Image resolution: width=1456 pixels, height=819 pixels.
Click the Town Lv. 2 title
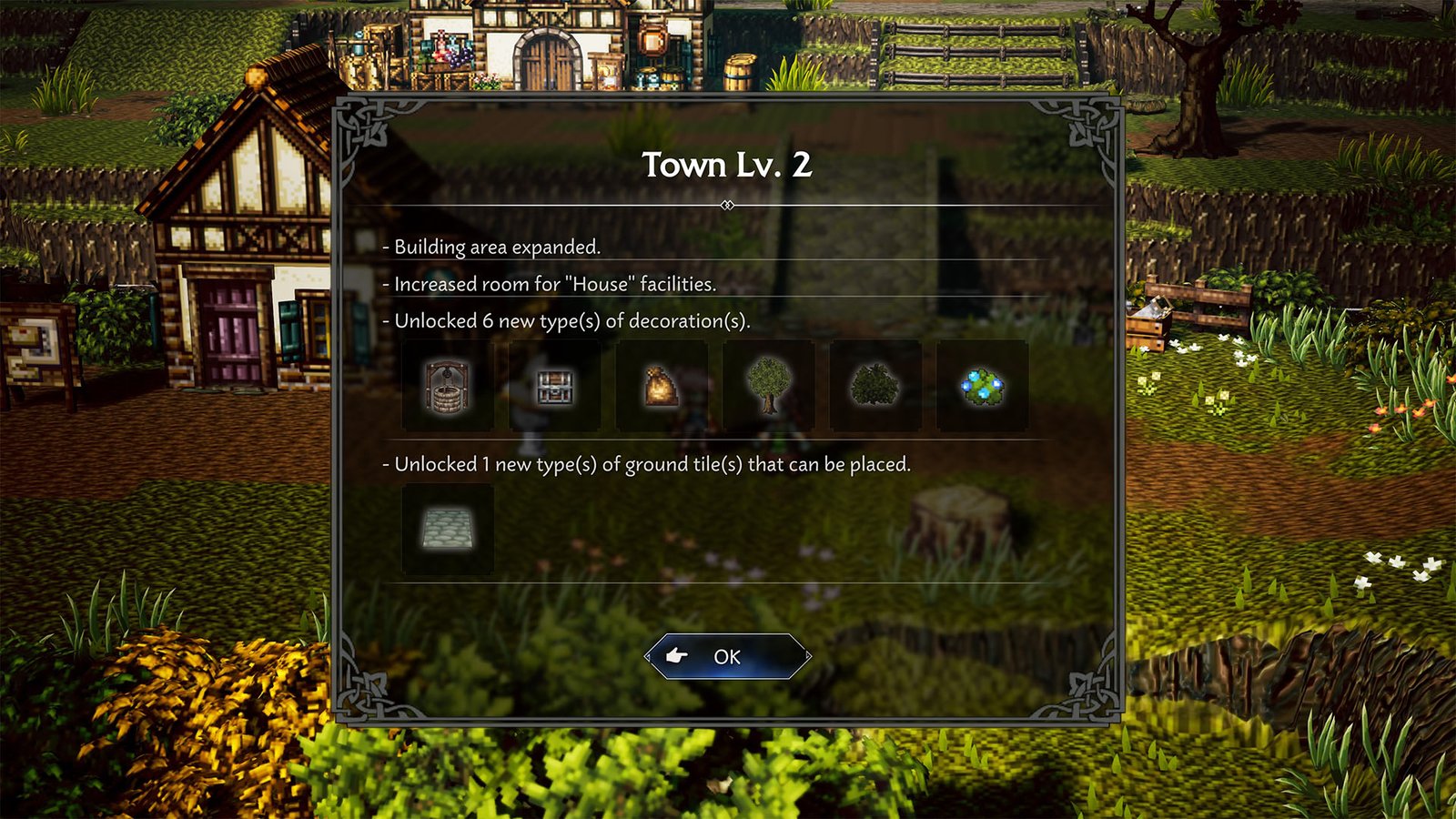point(728,167)
